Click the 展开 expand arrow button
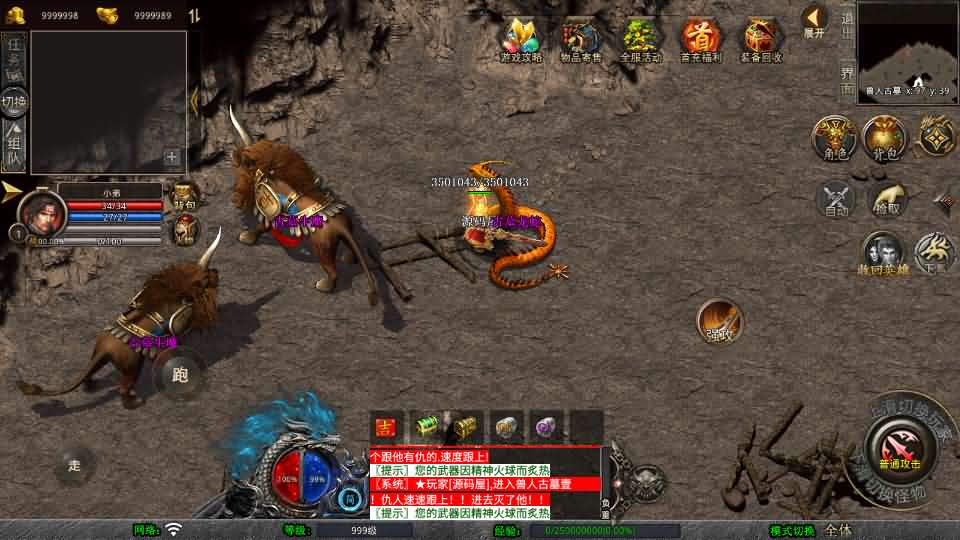The image size is (960, 540). click(815, 21)
